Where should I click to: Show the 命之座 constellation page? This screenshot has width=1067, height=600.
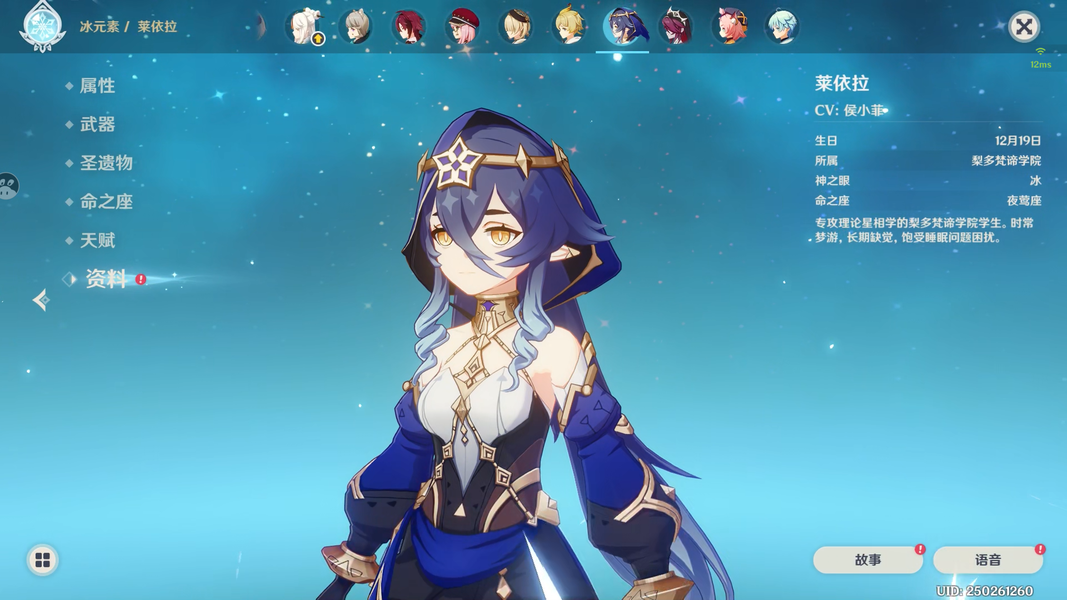pyautogui.click(x=105, y=201)
